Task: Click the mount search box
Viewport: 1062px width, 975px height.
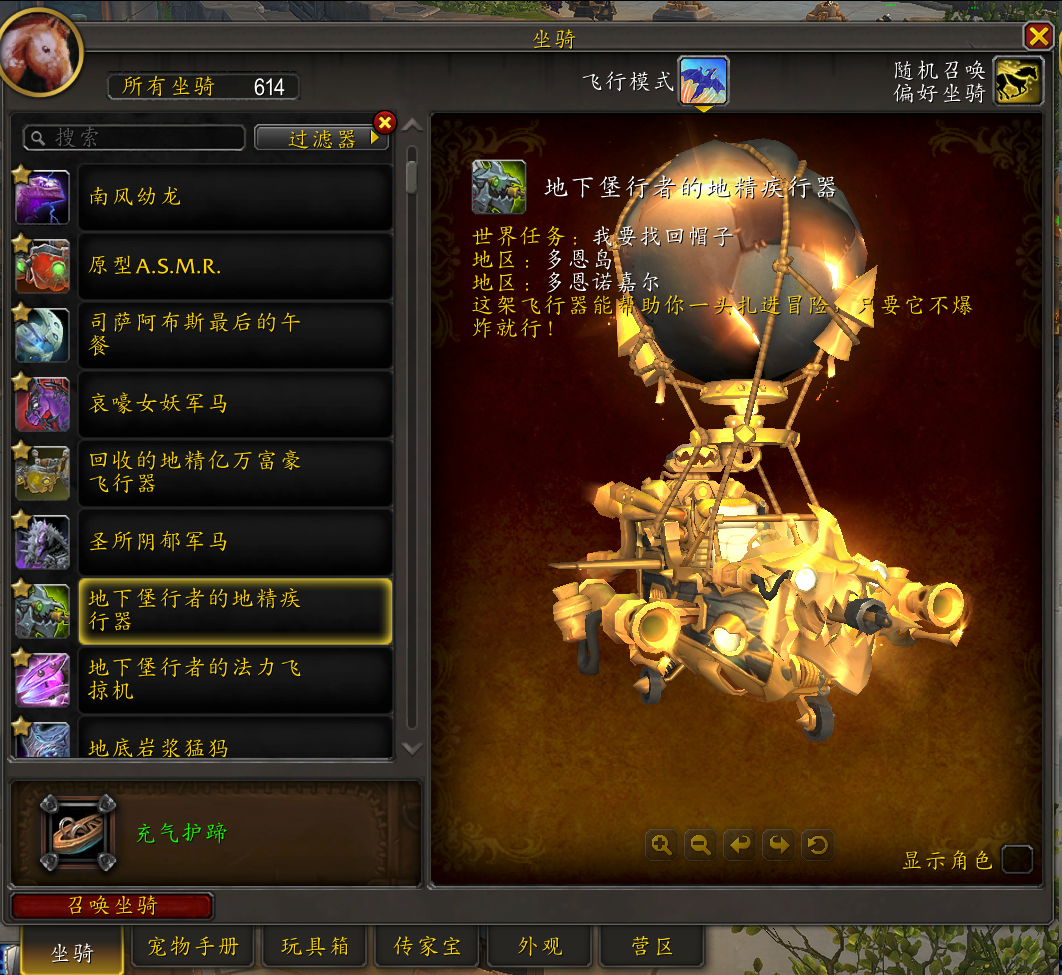Action: click(135, 138)
